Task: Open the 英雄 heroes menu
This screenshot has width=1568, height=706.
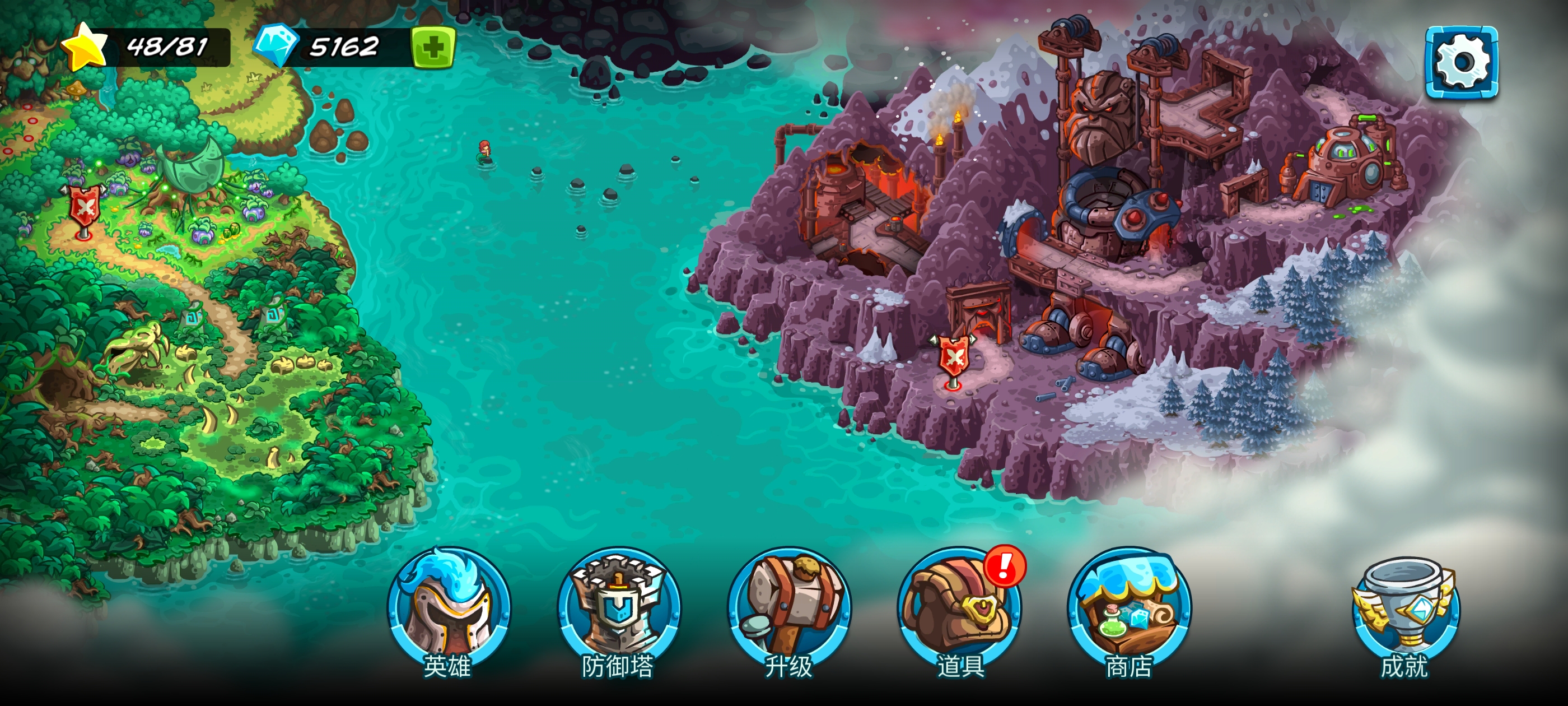Action: click(x=449, y=610)
